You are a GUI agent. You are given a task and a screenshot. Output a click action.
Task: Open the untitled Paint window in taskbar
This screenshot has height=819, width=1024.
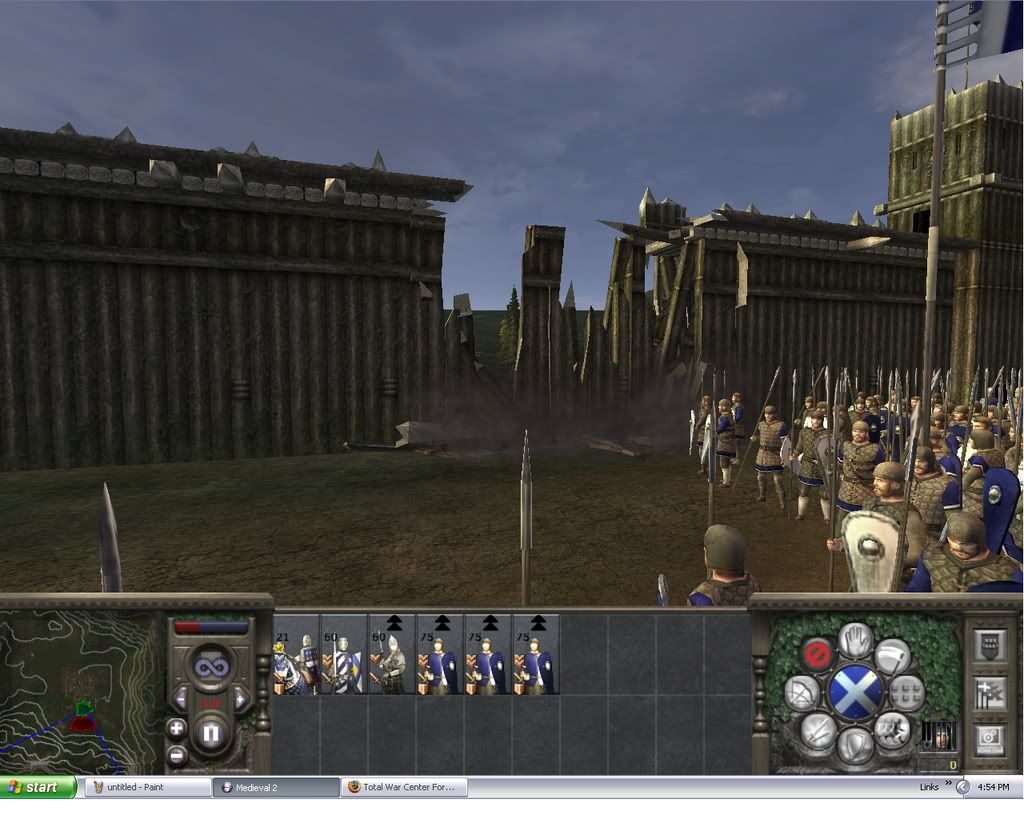(147, 787)
